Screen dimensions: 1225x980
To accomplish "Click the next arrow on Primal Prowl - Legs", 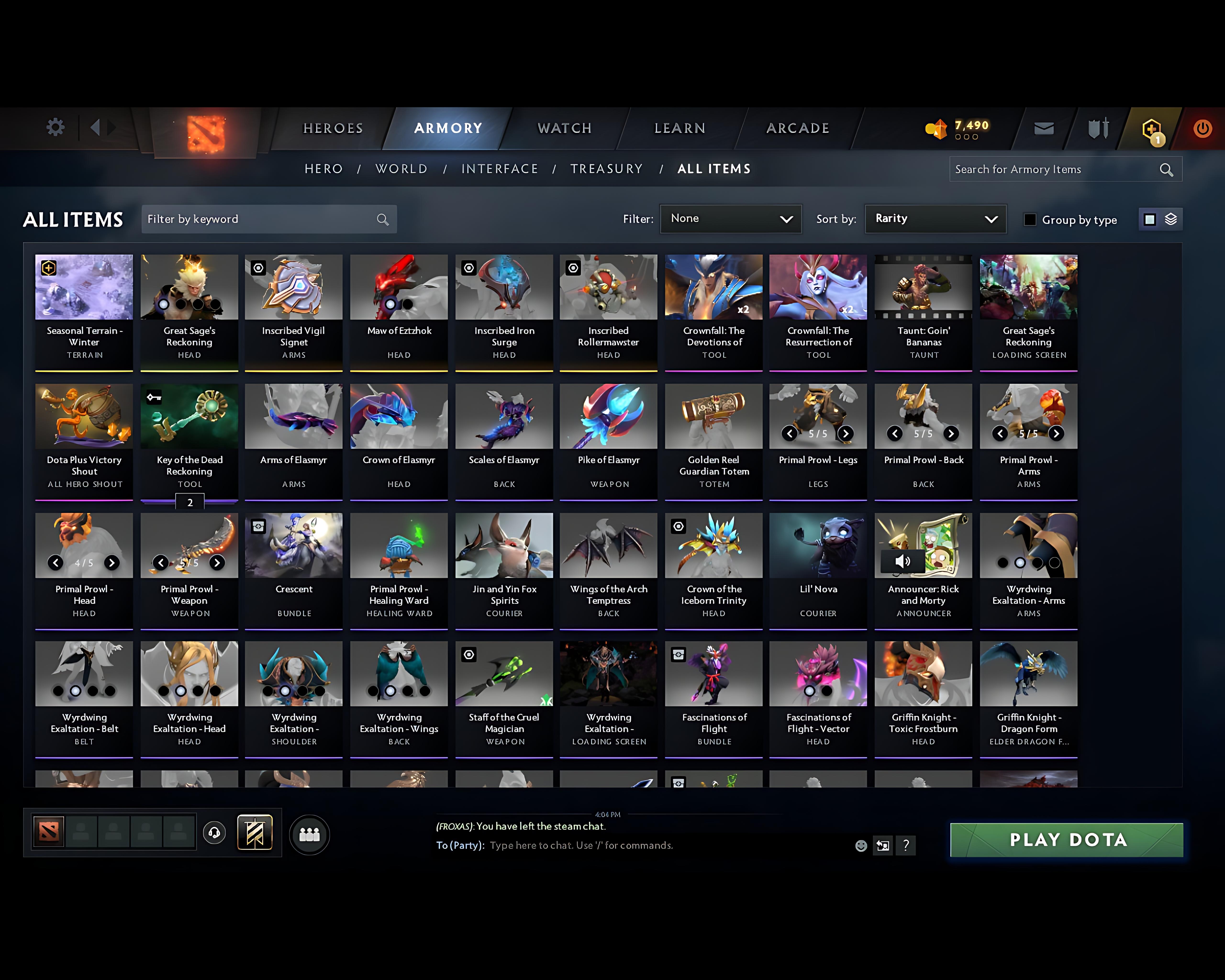I will (x=846, y=434).
